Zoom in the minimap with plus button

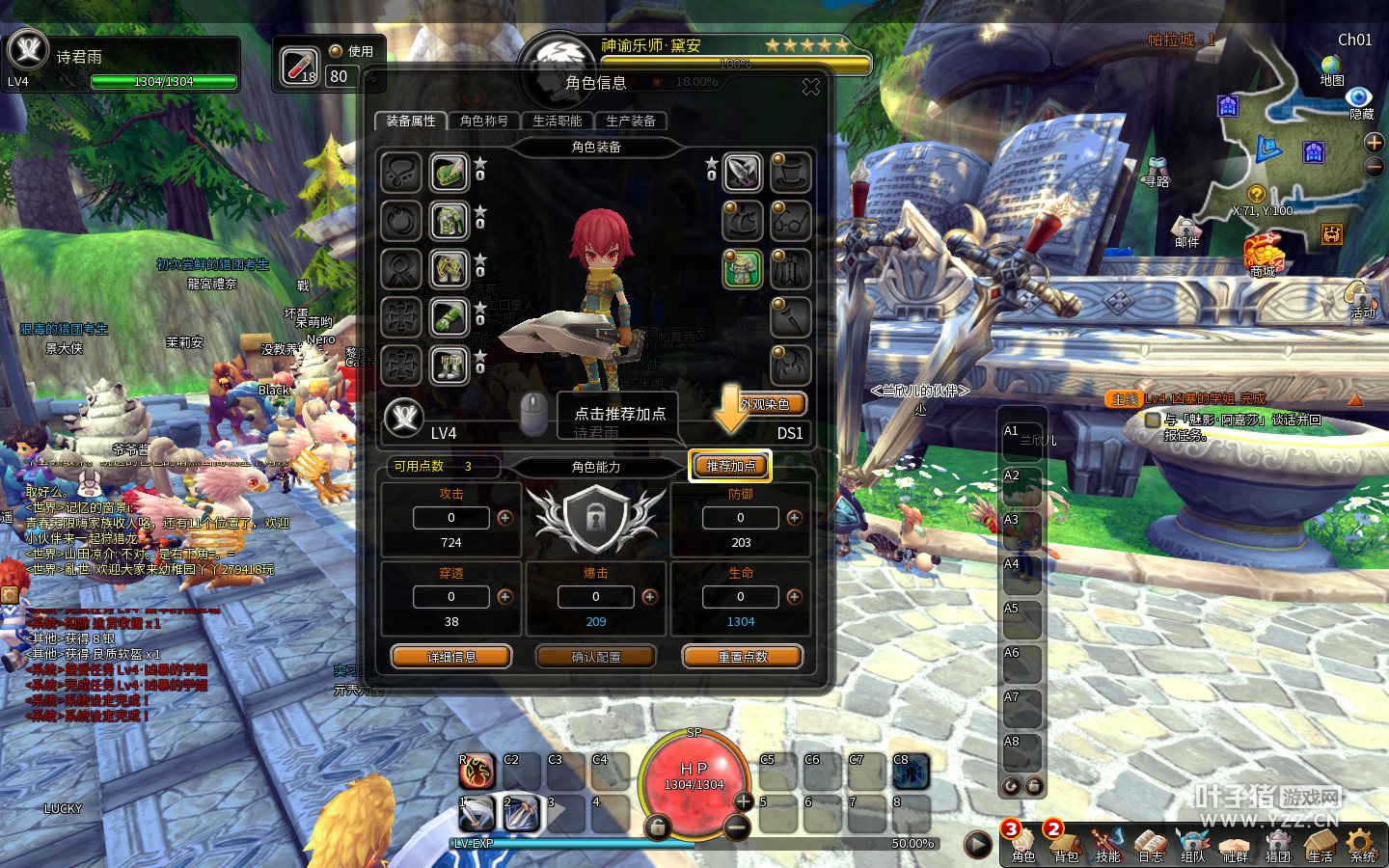(x=1375, y=143)
